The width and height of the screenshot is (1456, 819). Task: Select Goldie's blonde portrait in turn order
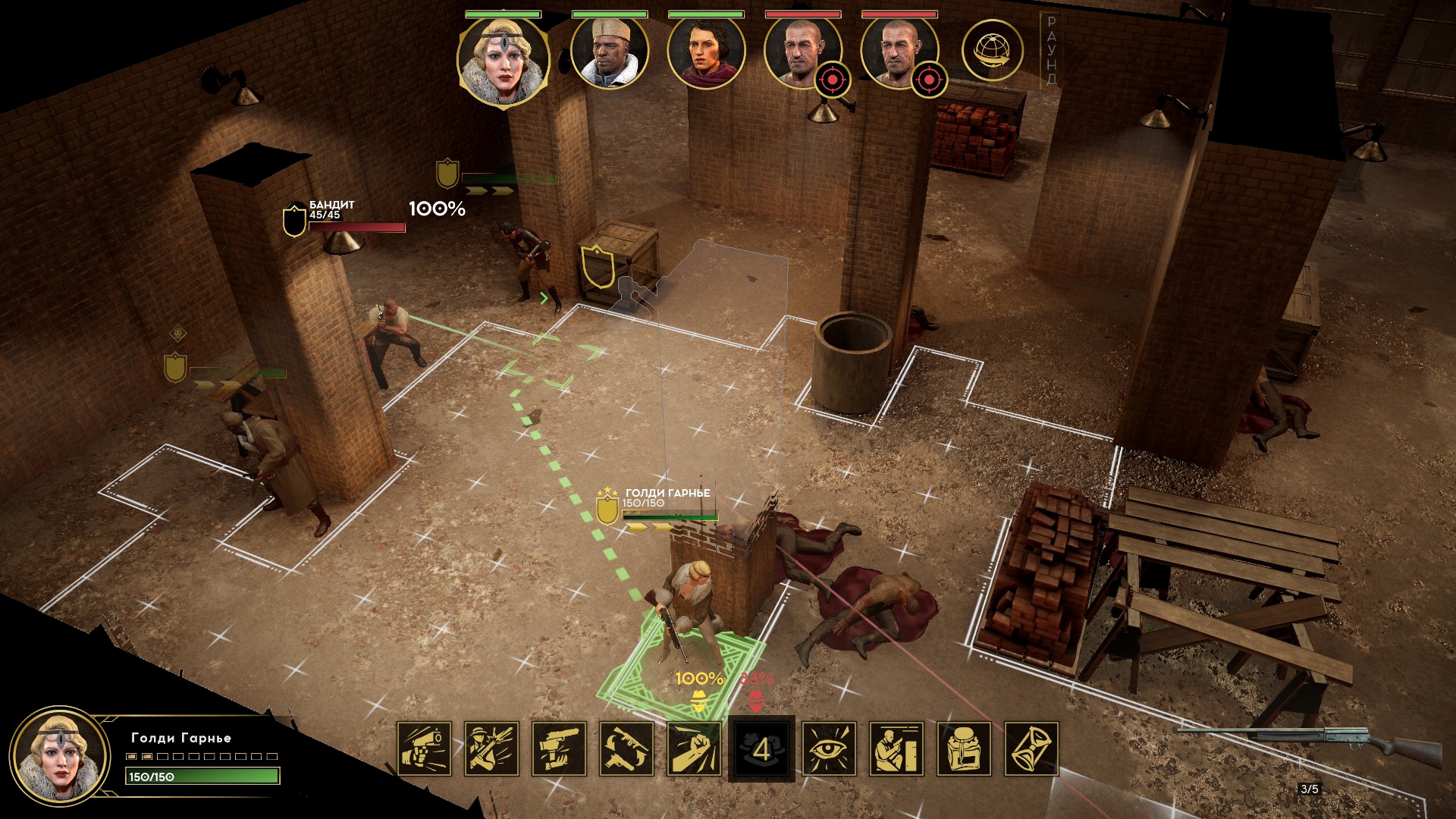click(x=503, y=59)
